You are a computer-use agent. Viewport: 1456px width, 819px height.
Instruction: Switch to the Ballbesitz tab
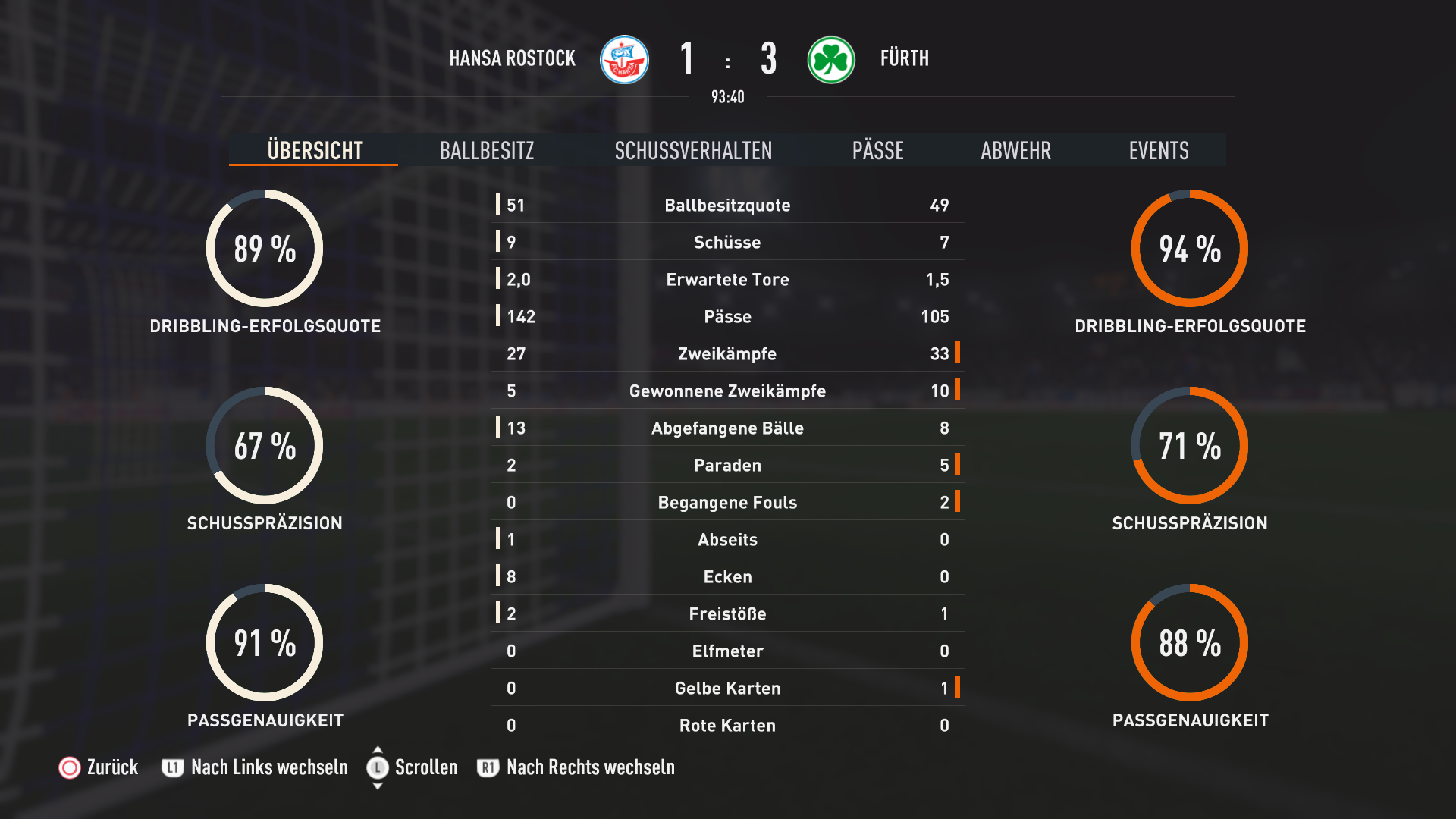pyautogui.click(x=487, y=151)
